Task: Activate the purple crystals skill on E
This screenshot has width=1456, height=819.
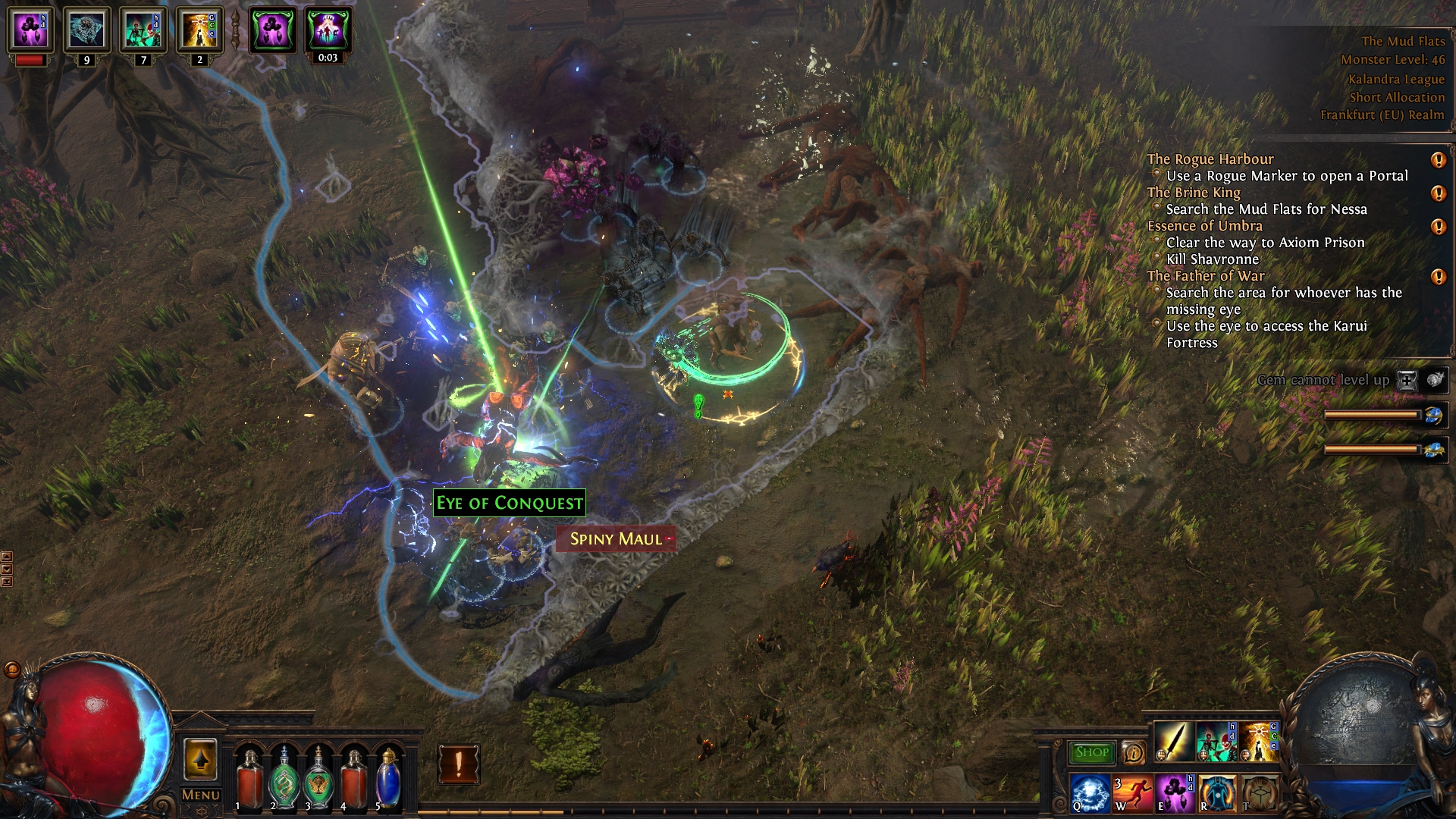Action: tap(1175, 793)
